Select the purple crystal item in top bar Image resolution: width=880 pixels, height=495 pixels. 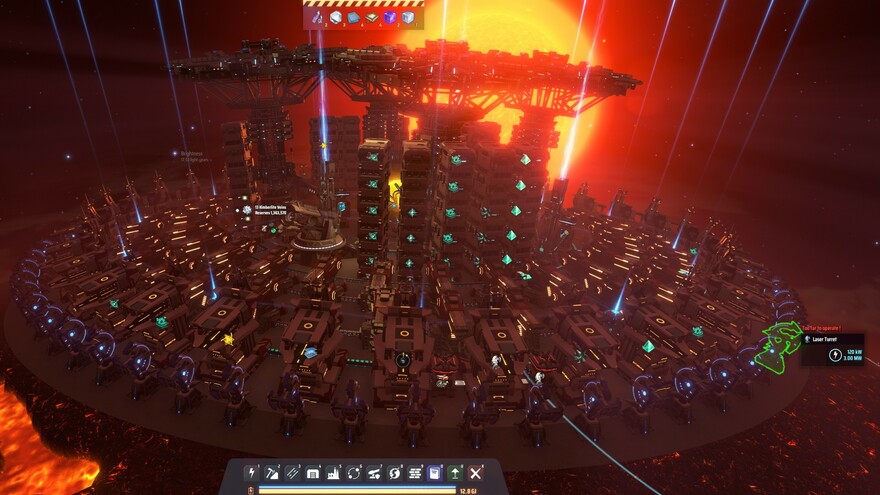(x=318, y=17)
